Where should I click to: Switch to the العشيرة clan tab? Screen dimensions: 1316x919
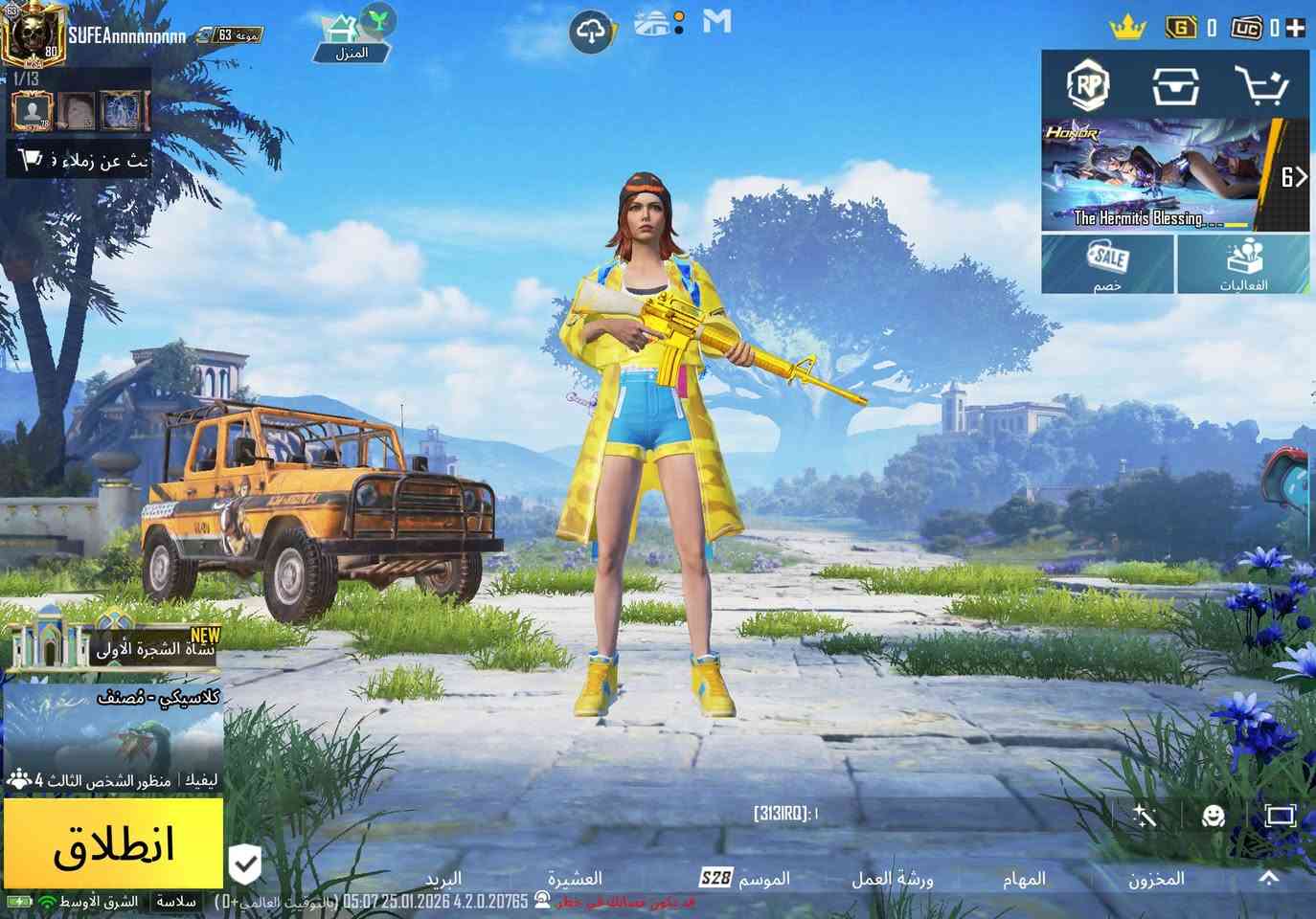(x=576, y=878)
